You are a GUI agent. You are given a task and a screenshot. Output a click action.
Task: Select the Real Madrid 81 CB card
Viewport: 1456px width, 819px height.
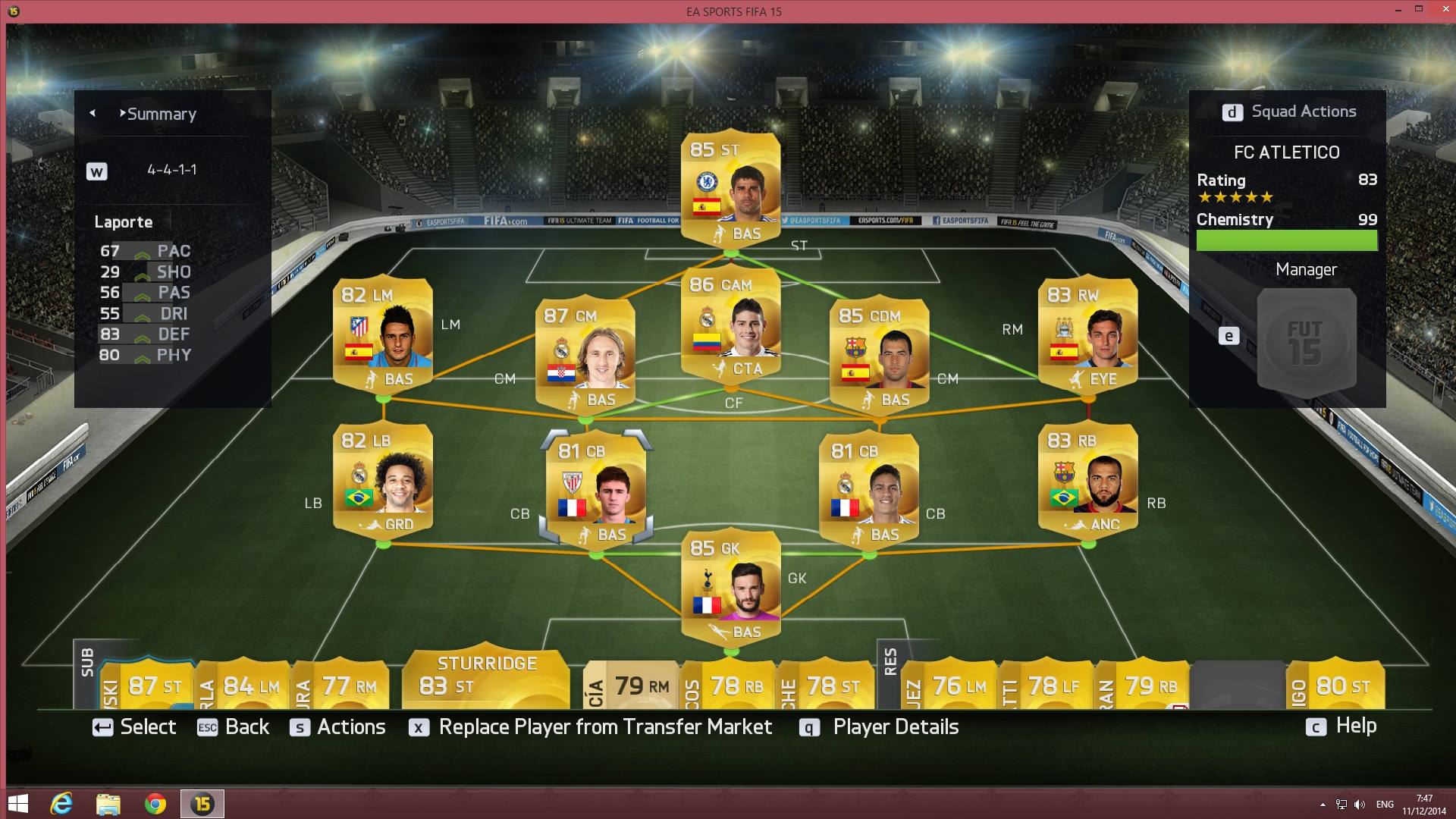pos(869,490)
